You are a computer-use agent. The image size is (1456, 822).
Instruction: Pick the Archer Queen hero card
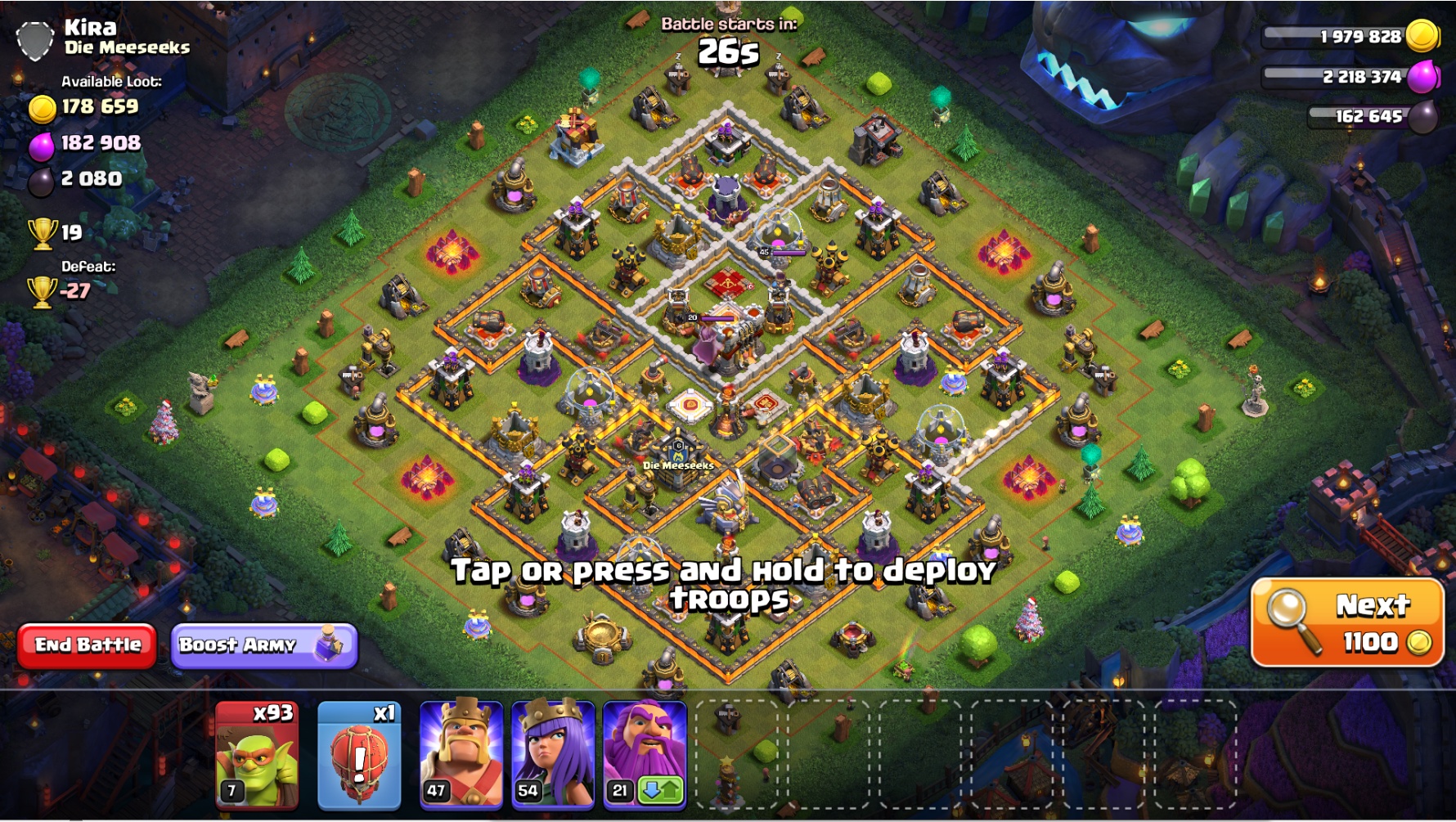coord(553,754)
